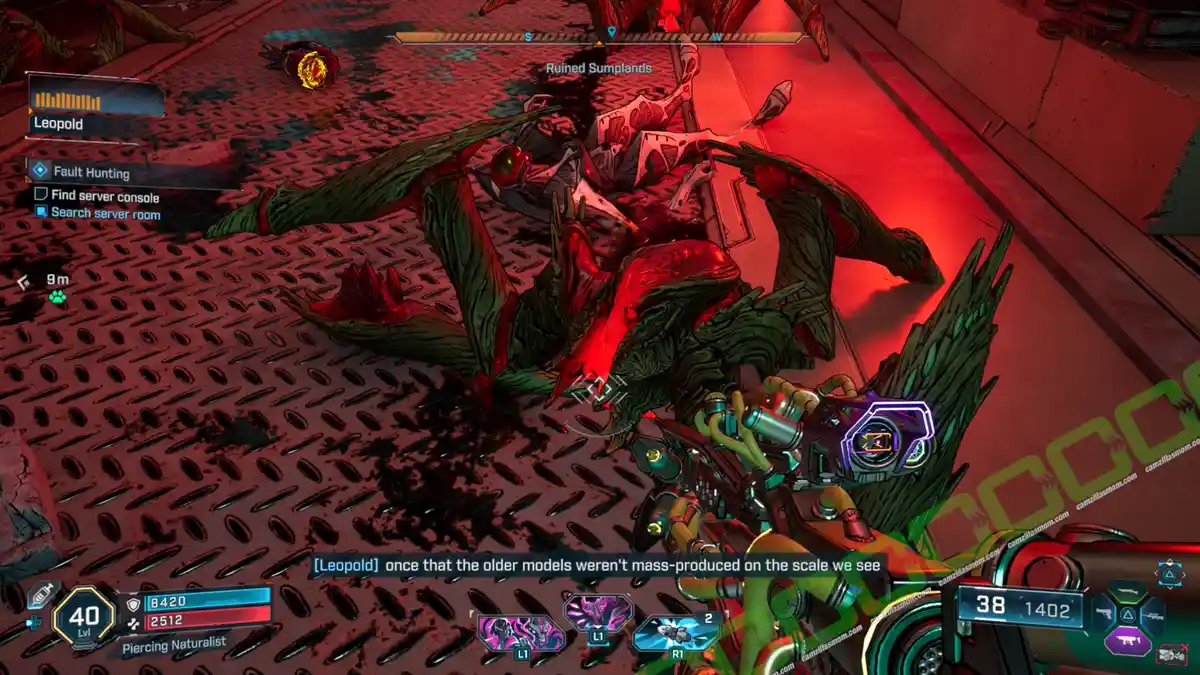Activate the upper pink creature skill icon
Image resolution: width=1200 pixels, height=675 pixels.
(x=598, y=612)
